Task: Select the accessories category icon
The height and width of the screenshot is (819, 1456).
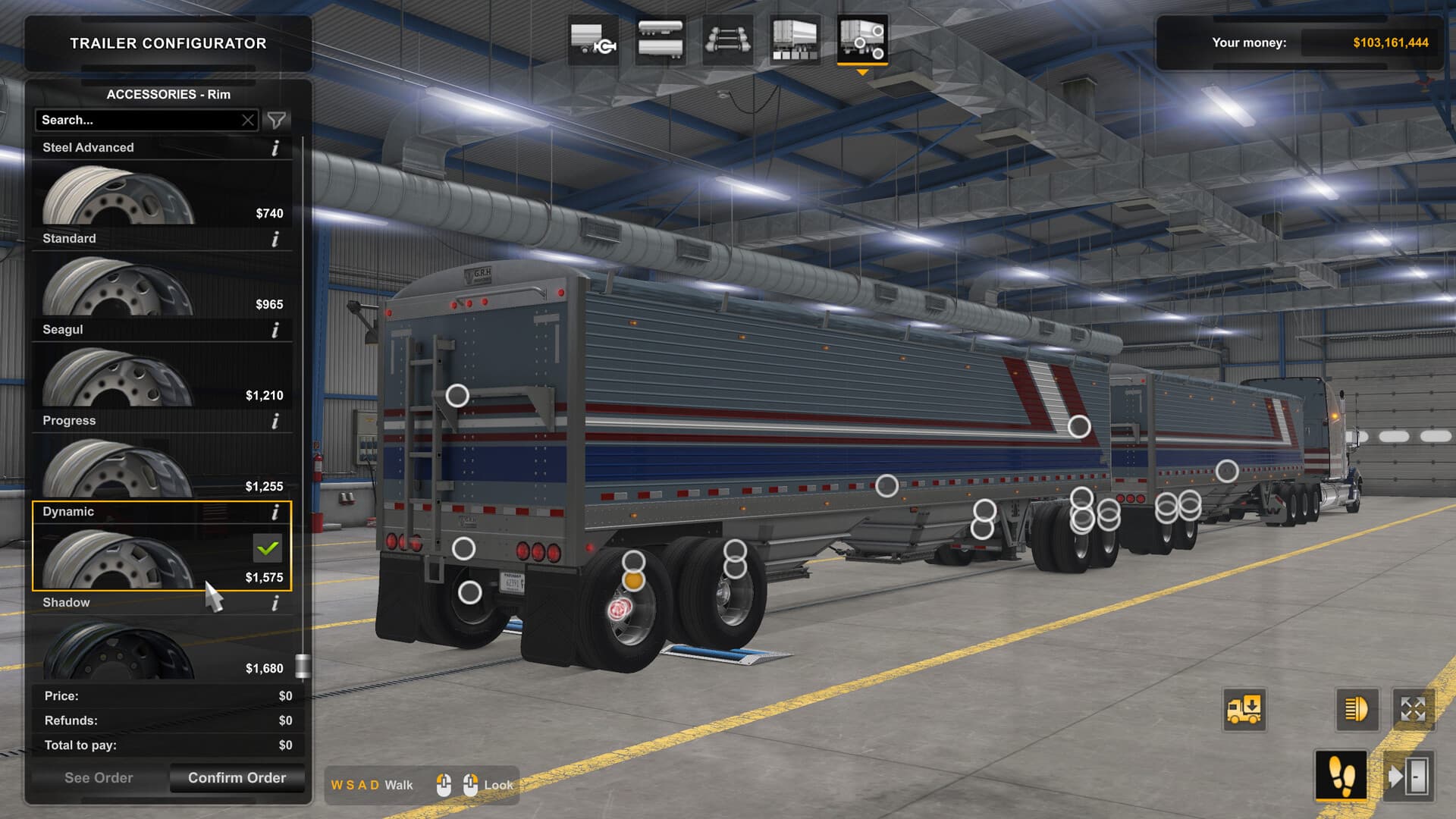Action: [864, 42]
